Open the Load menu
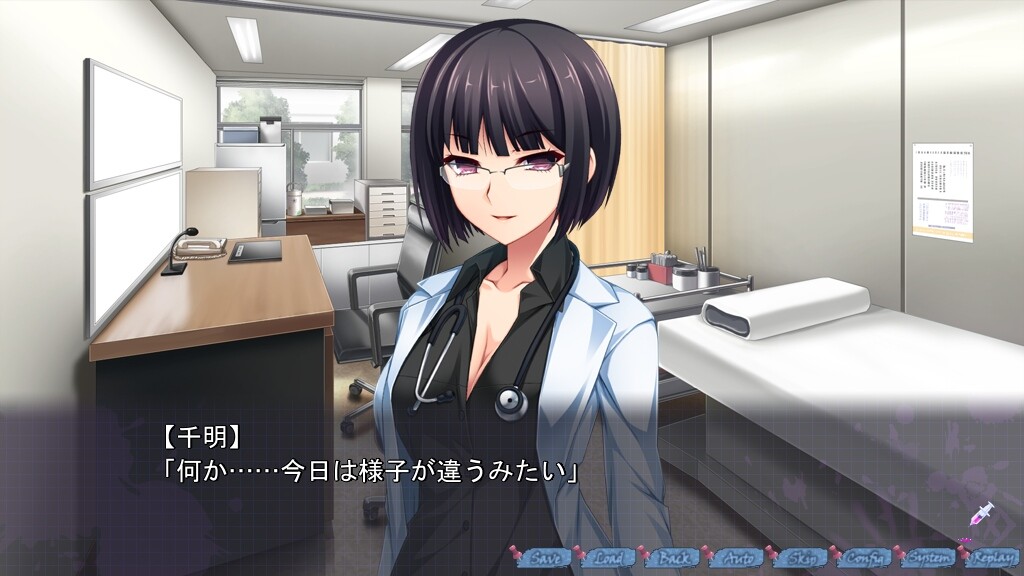 tap(609, 558)
